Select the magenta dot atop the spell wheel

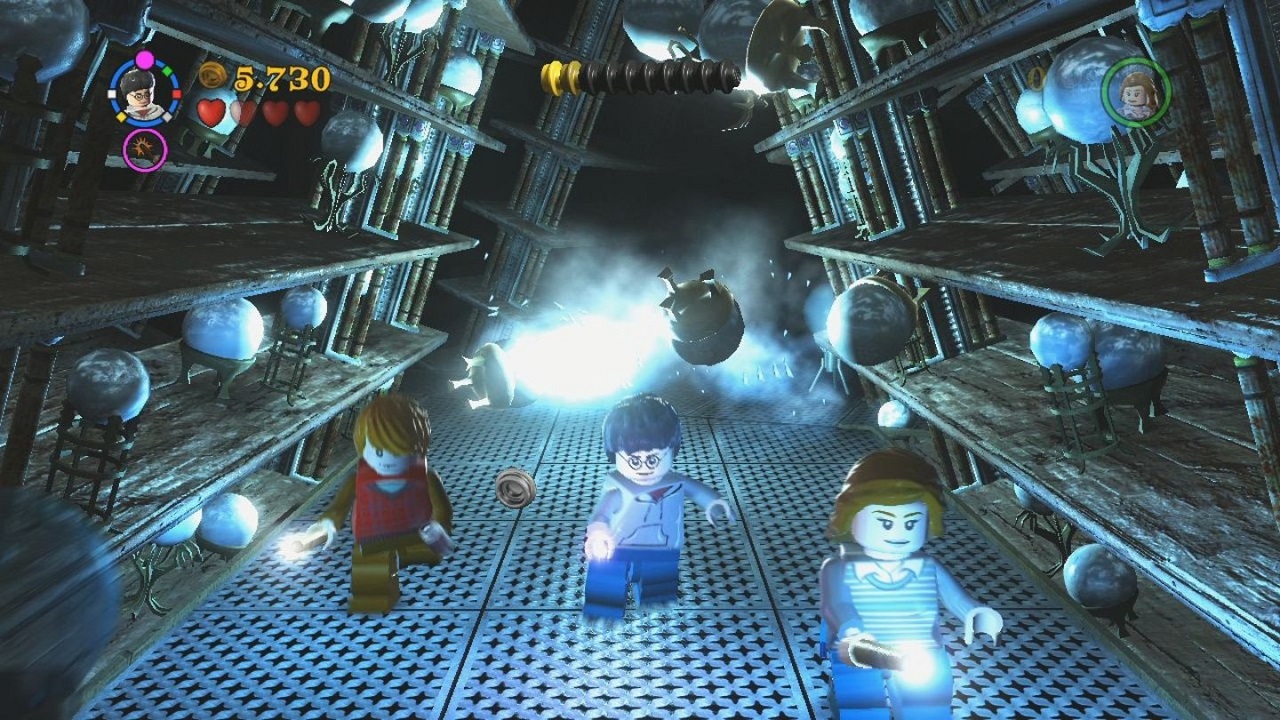pyautogui.click(x=144, y=58)
